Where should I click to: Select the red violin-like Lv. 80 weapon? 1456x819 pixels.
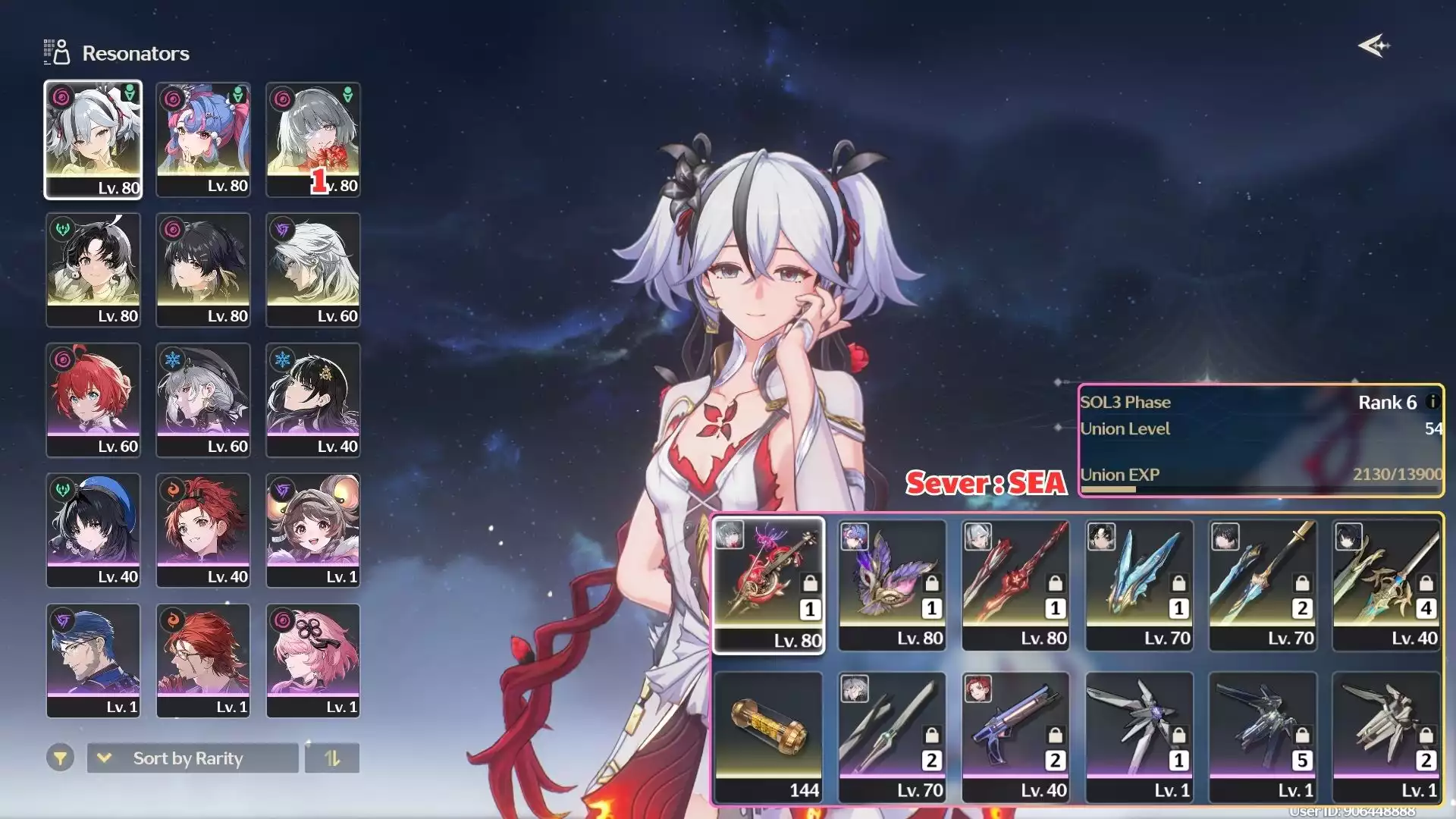point(769,585)
